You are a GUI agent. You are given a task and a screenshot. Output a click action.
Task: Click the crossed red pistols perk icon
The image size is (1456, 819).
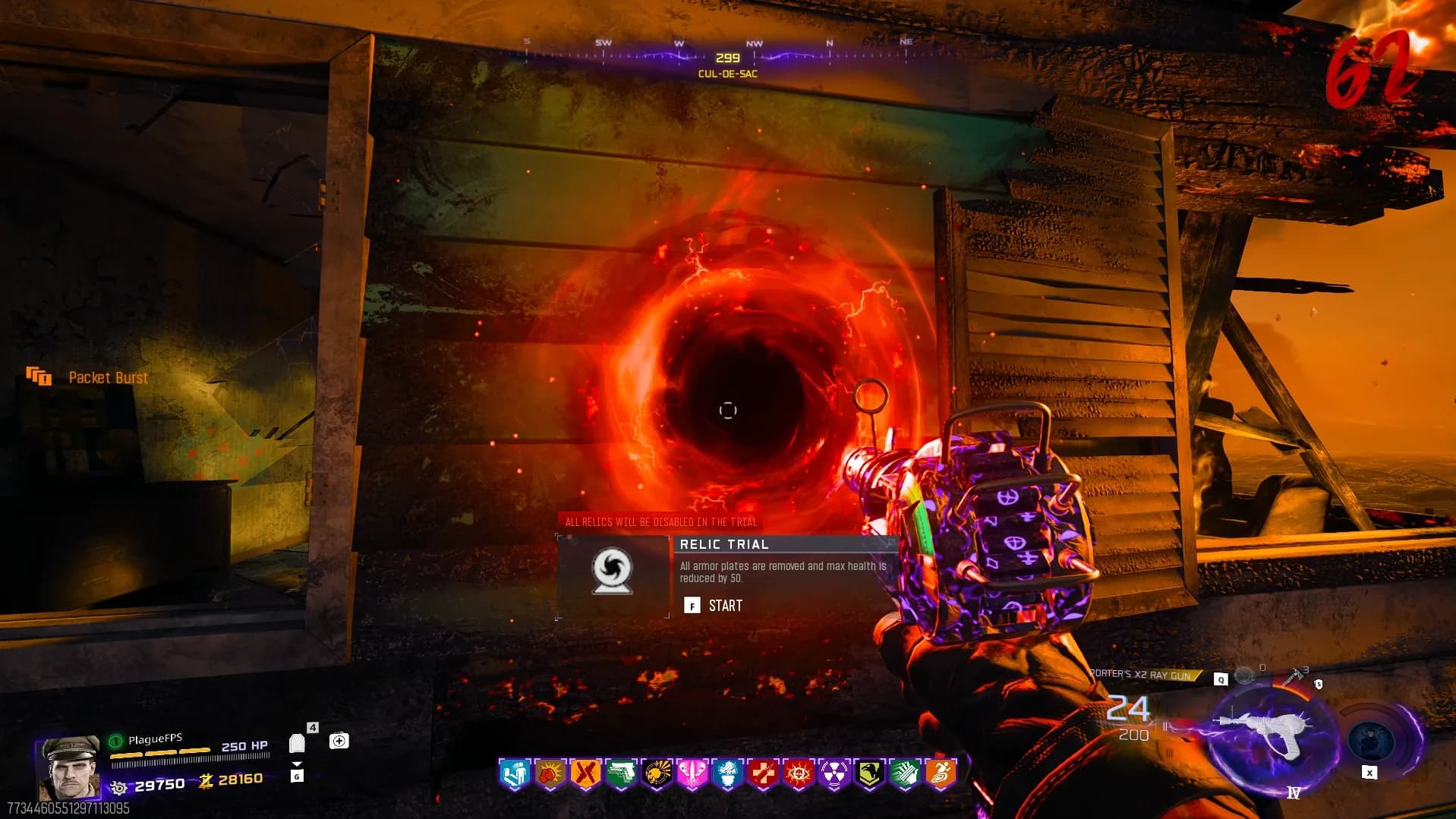click(x=585, y=774)
